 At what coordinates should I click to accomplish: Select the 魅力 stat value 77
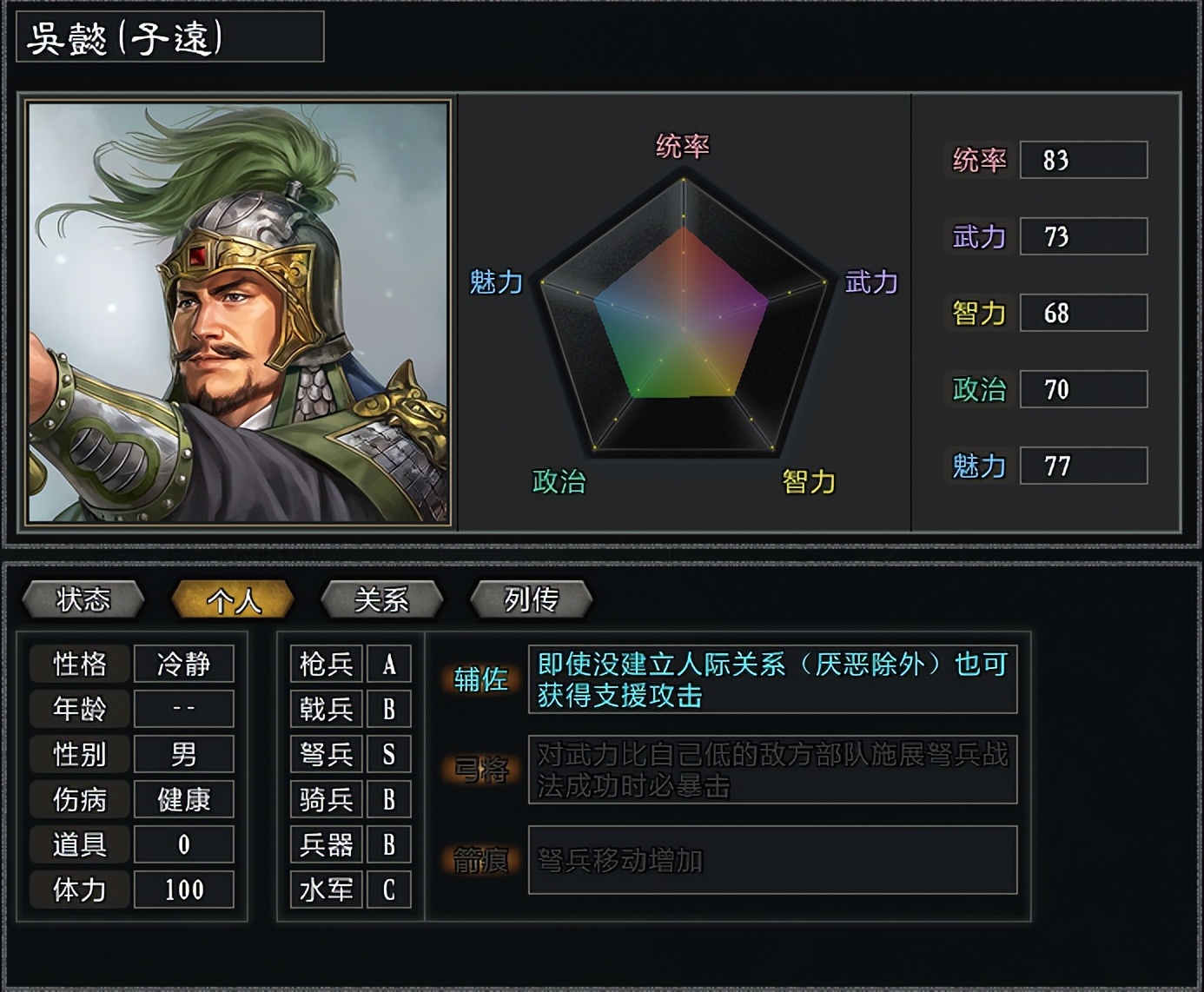point(1083,465)
